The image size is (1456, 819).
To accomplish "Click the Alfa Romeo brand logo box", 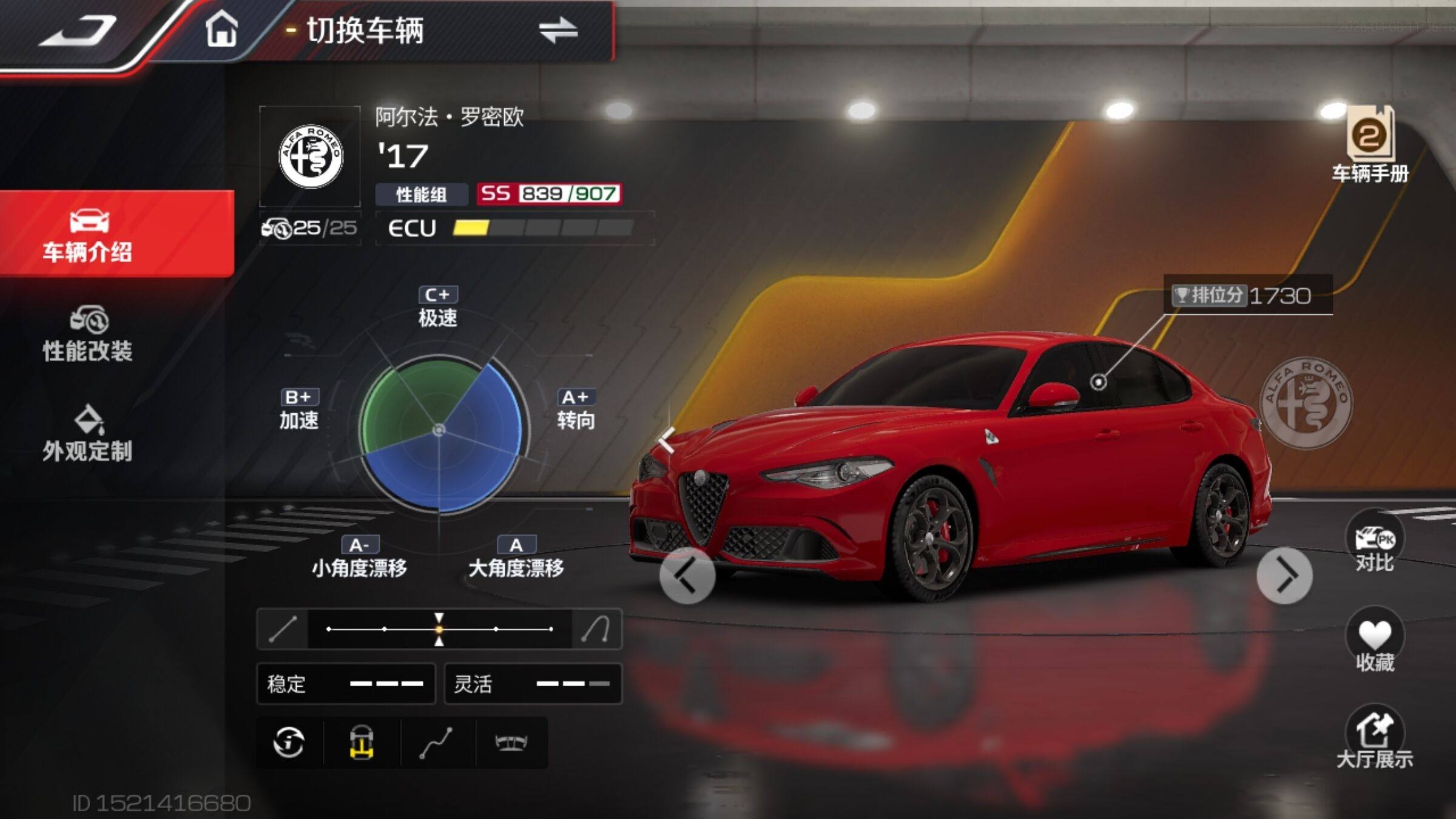I will [310, 157].
